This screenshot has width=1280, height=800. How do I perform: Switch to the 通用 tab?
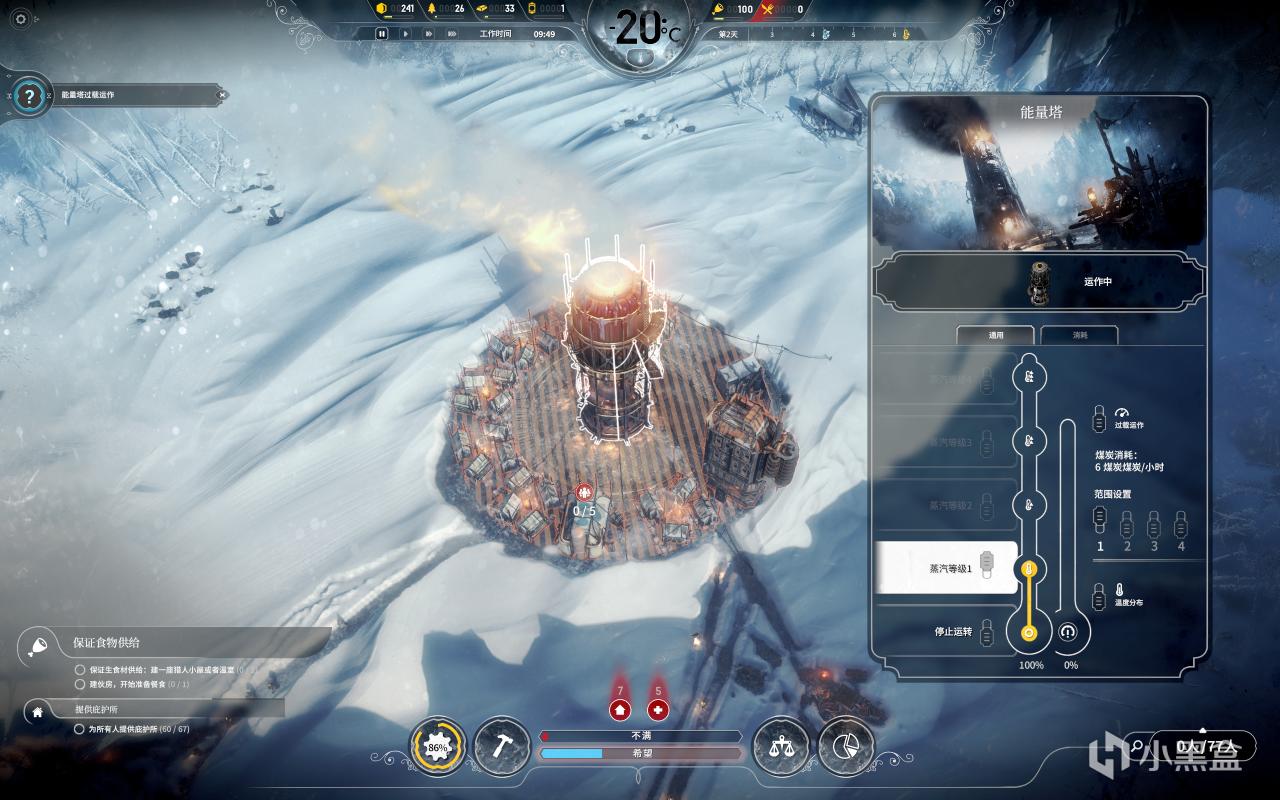[x=996, y=336]
